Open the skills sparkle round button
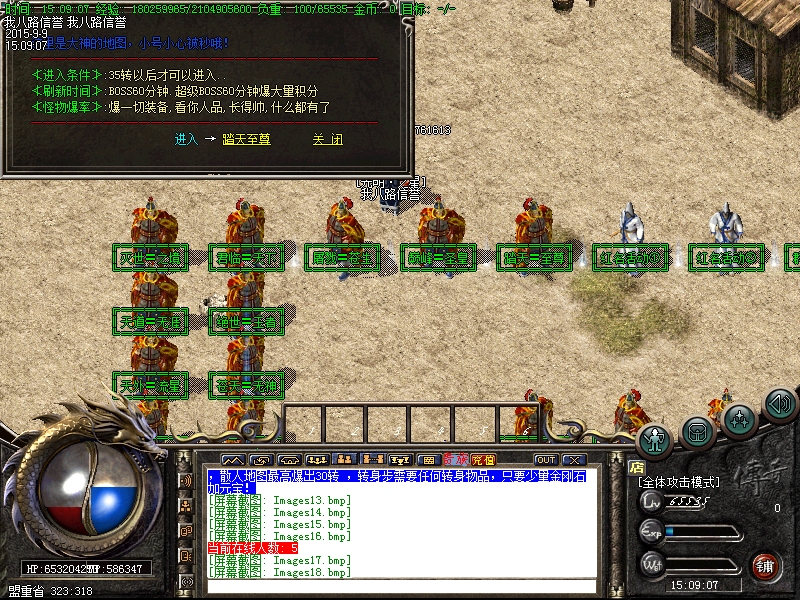Viewport: 800px width, 600px height. (x=739, y=420)
